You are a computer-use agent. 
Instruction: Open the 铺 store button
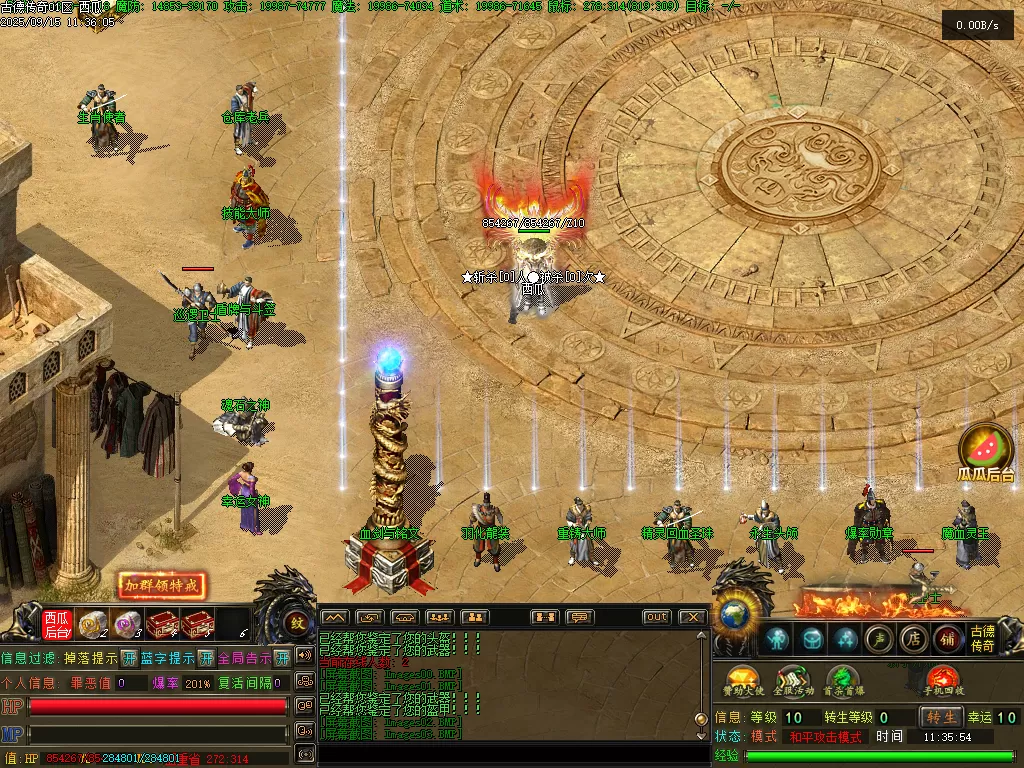click(947, 639)
